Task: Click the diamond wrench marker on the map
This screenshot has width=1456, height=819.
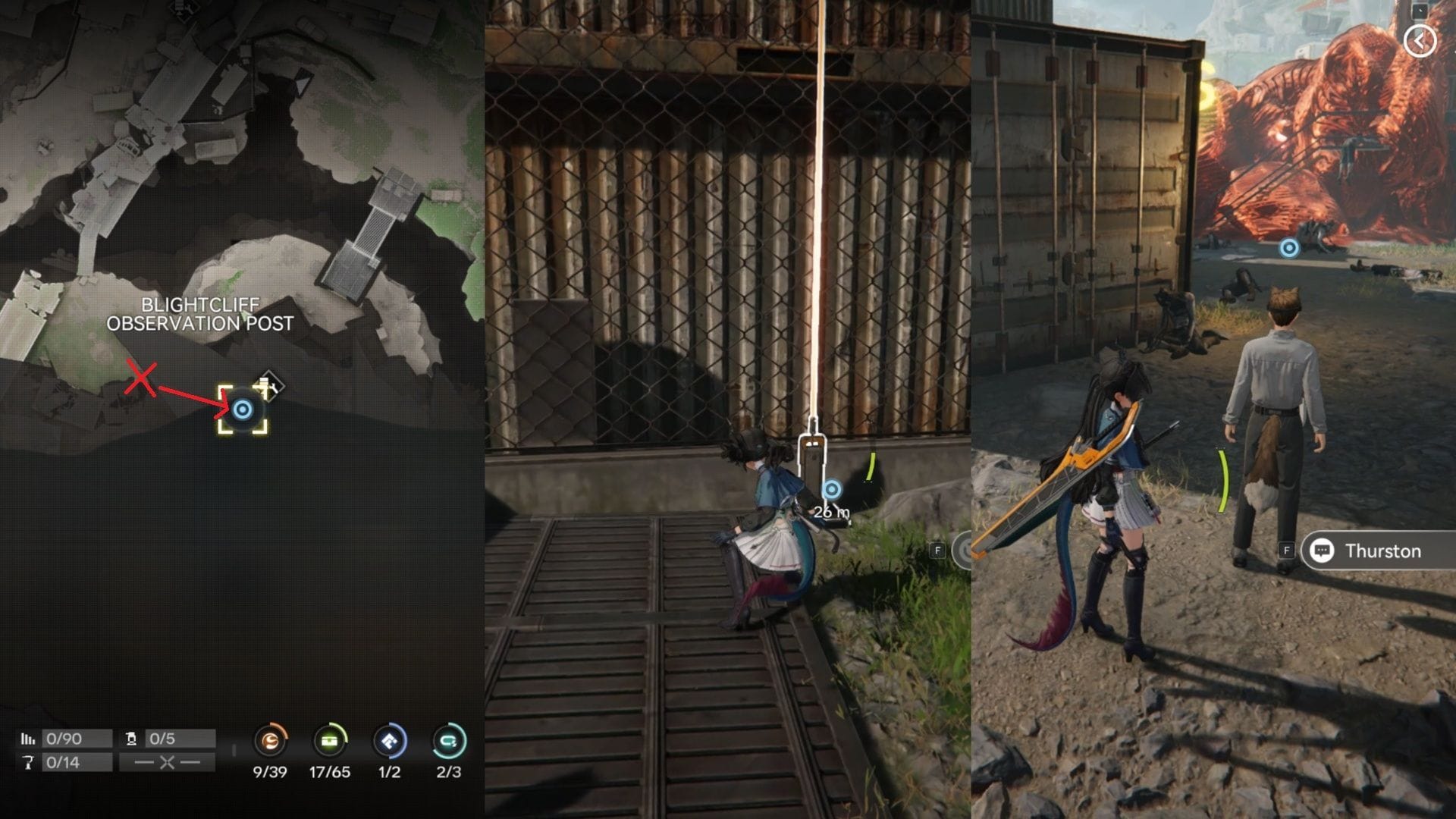Action: click(268, 384)
